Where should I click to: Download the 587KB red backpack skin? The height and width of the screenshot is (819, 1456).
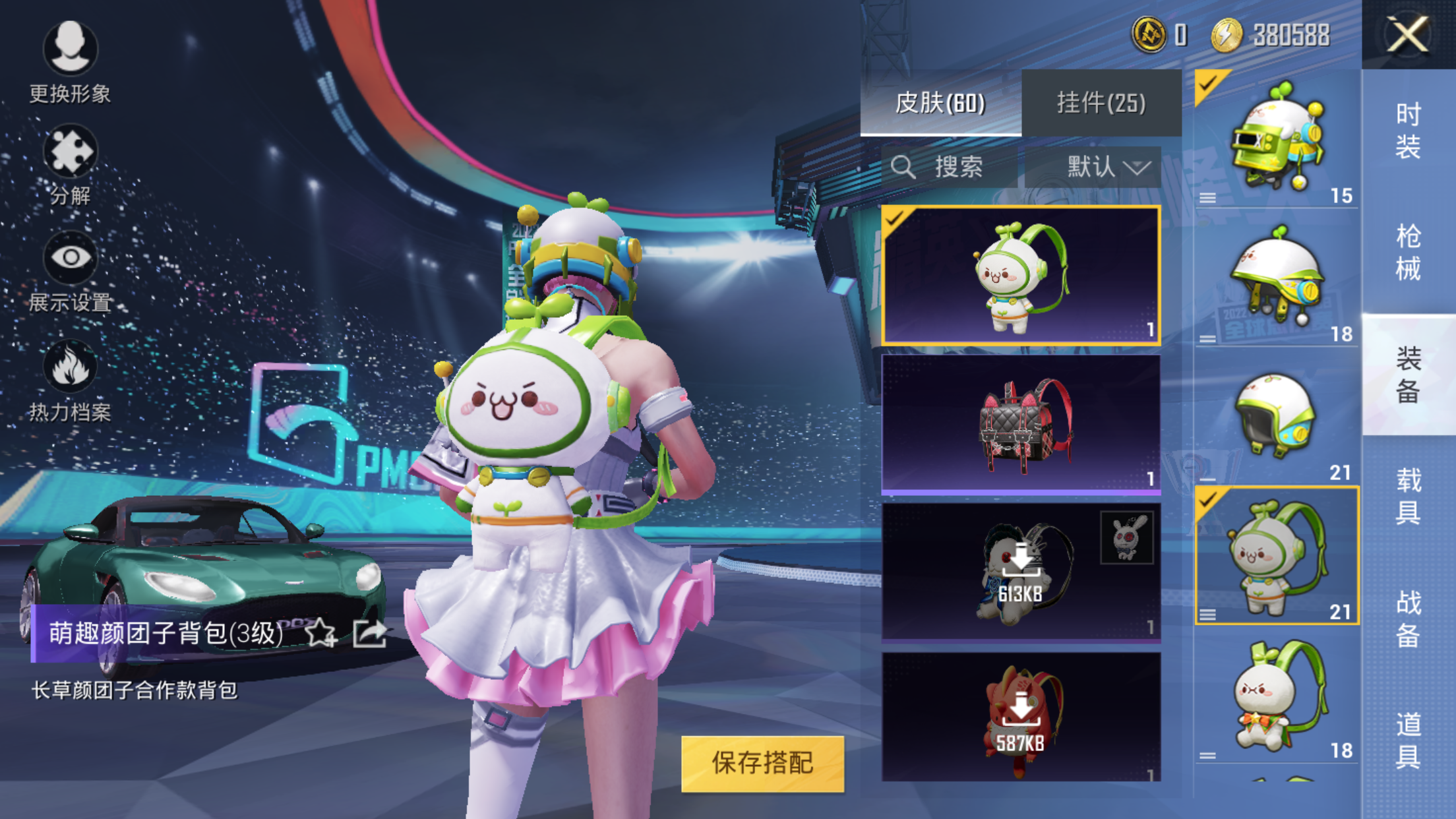tap(1021, 719)
